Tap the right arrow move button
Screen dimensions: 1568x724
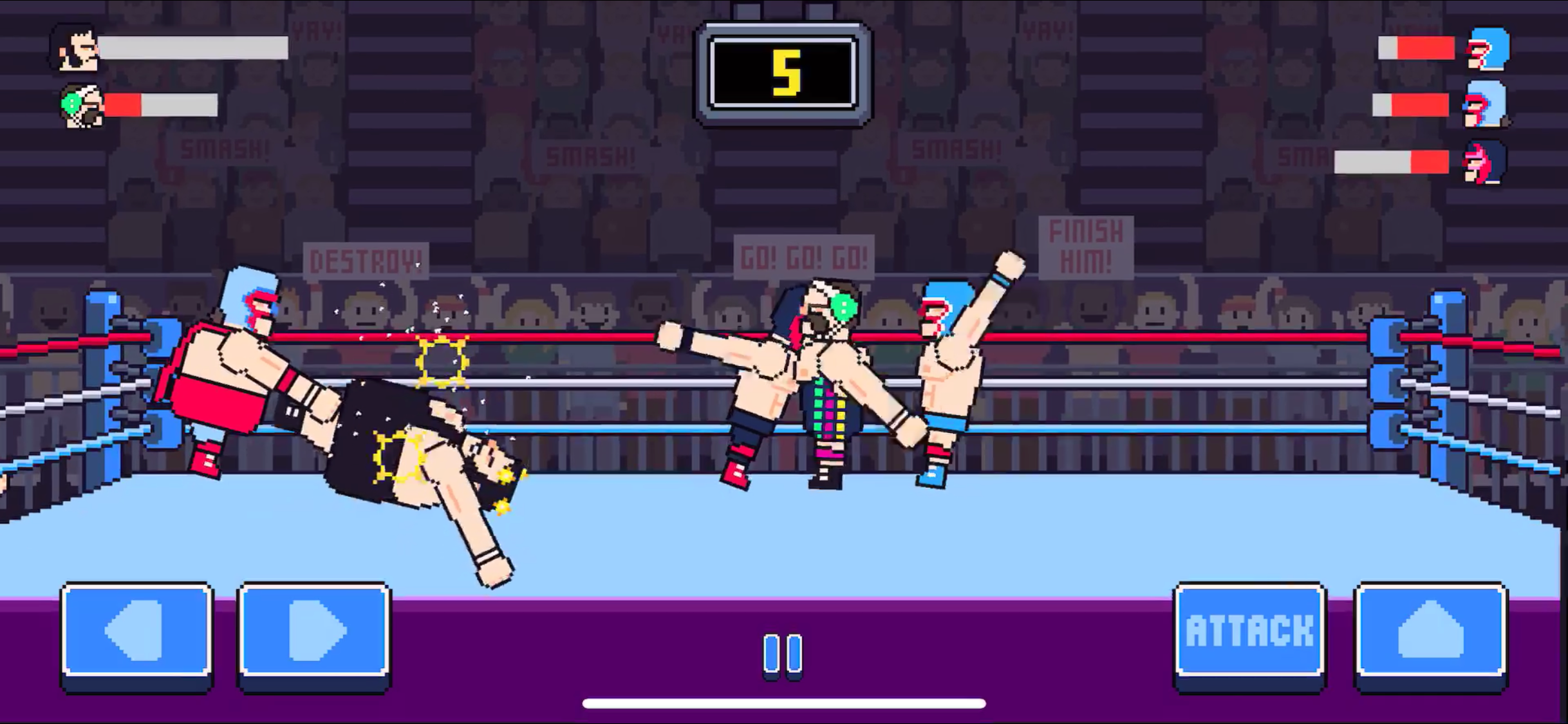(314, 631)
